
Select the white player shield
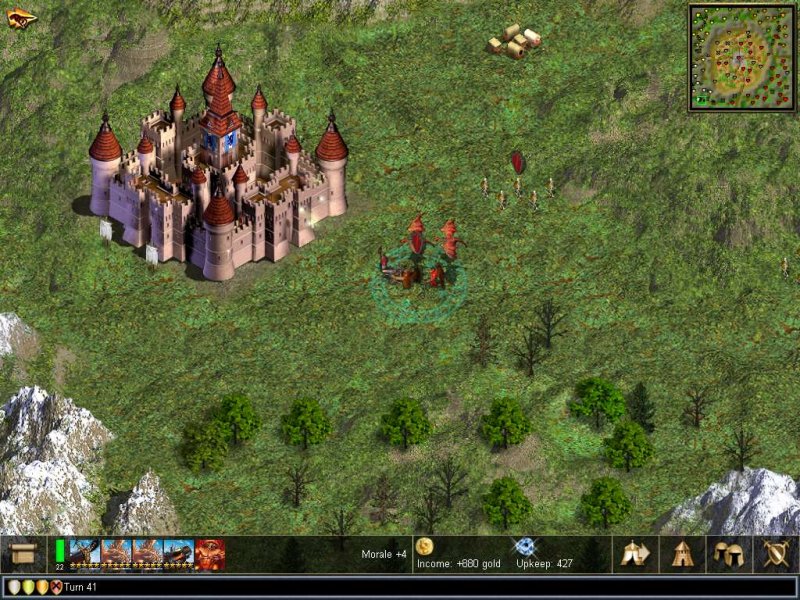13,586
